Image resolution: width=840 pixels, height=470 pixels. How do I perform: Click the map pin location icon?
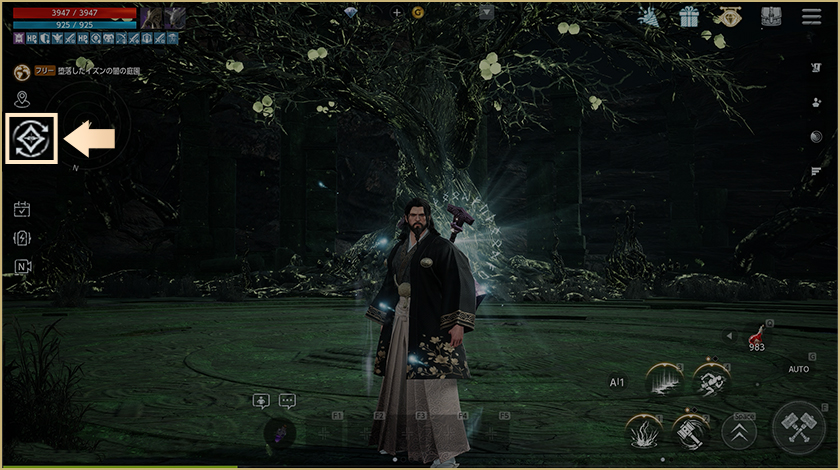[x=22, y=99]
